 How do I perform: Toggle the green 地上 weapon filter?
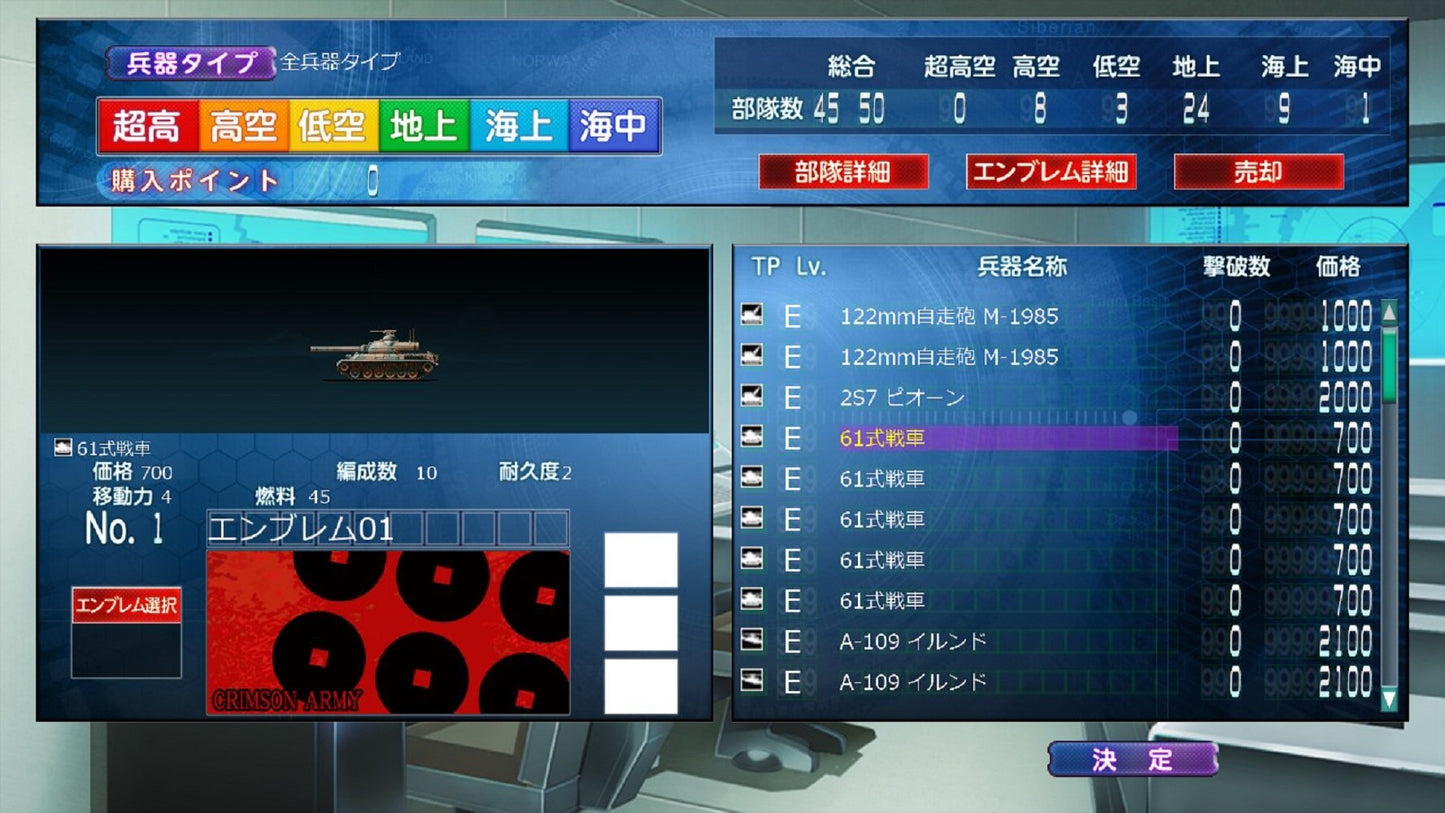[x=425, y=125]
